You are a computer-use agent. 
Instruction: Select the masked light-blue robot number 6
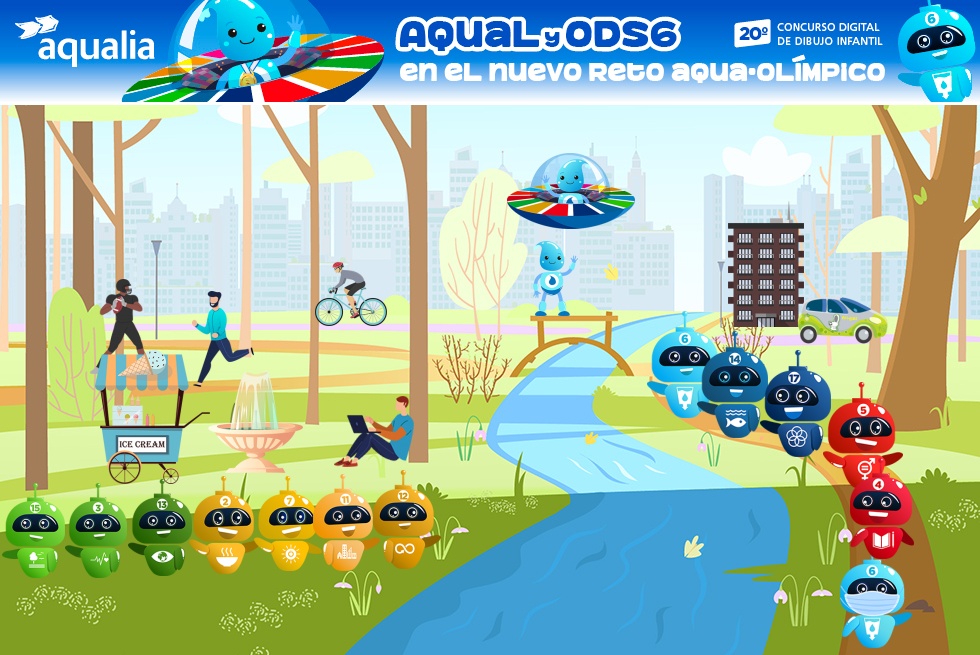pos(872,598)
